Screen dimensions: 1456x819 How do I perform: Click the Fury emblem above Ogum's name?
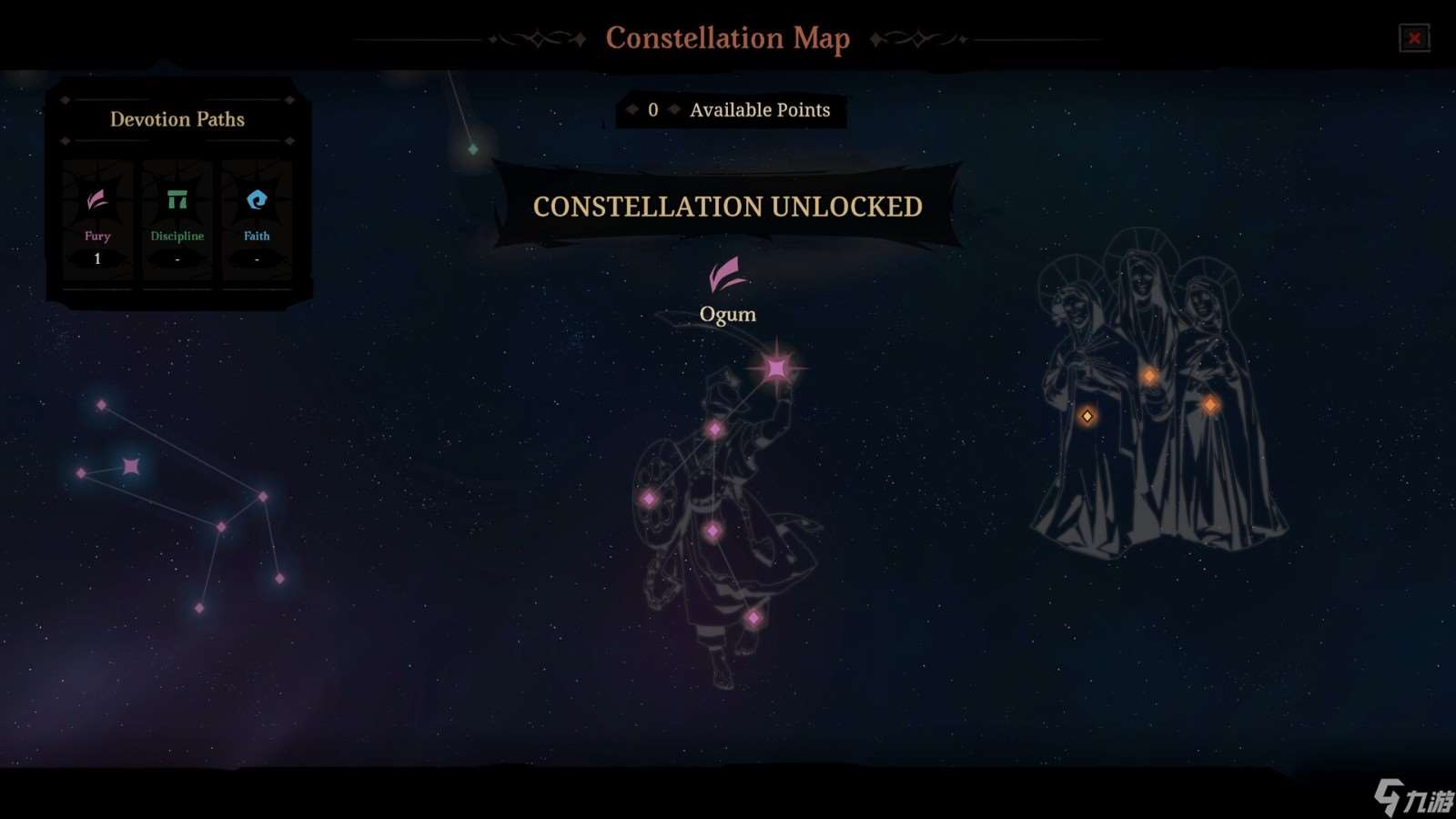coord(727,276)
